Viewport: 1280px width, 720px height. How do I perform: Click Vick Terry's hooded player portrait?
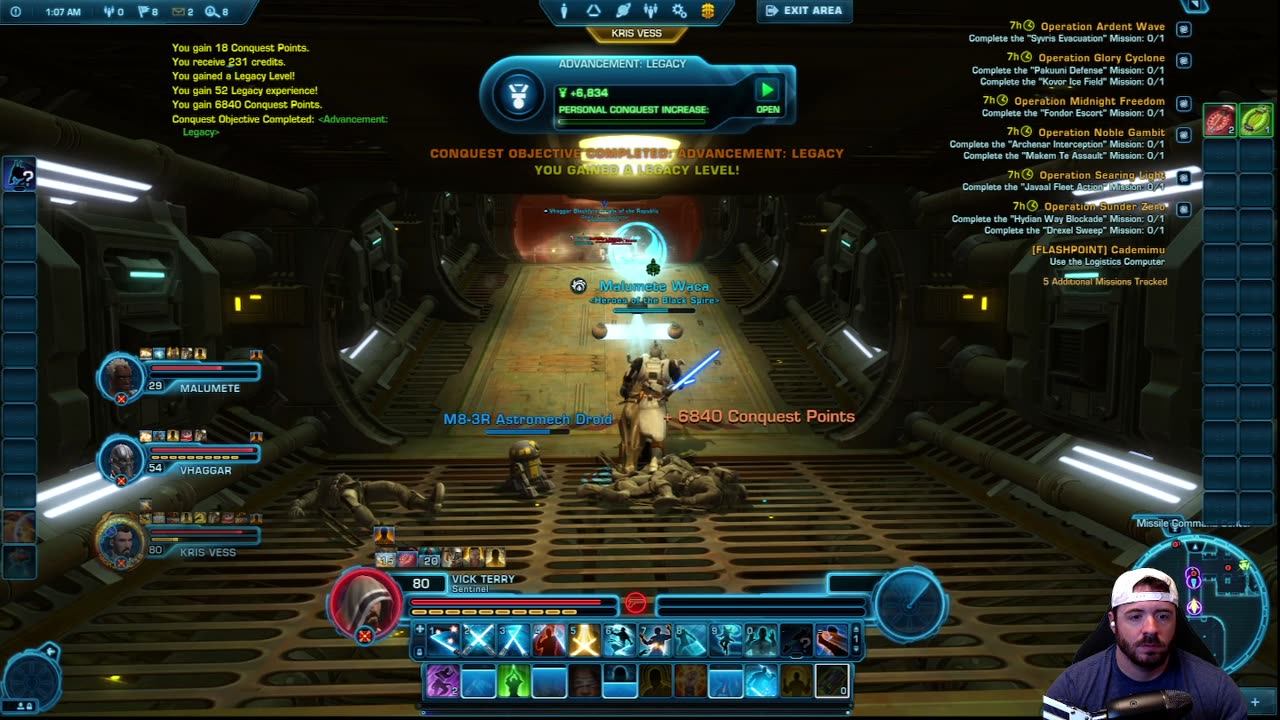[365, 604]
